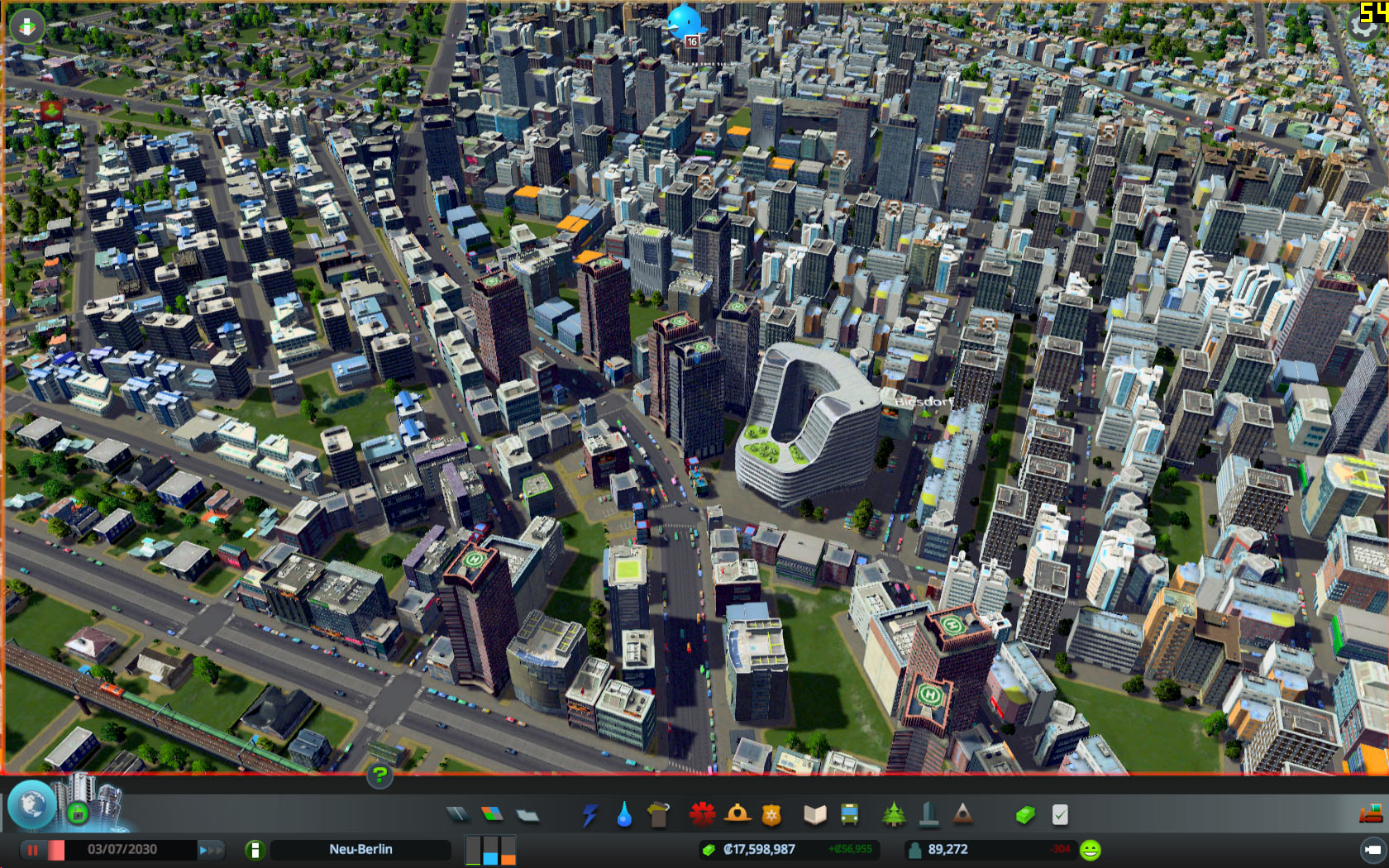Open the Policies panel
This screenshot has width=1389, height=868.
1059,813
